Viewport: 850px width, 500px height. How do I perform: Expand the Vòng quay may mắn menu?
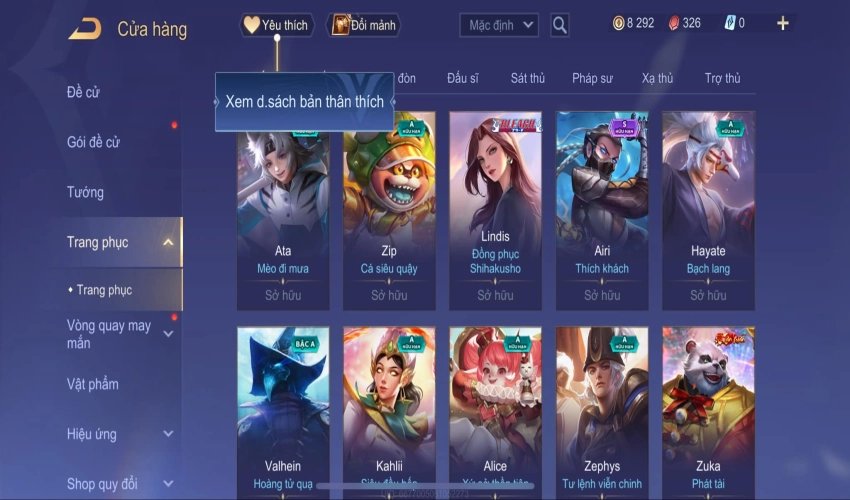110,334
